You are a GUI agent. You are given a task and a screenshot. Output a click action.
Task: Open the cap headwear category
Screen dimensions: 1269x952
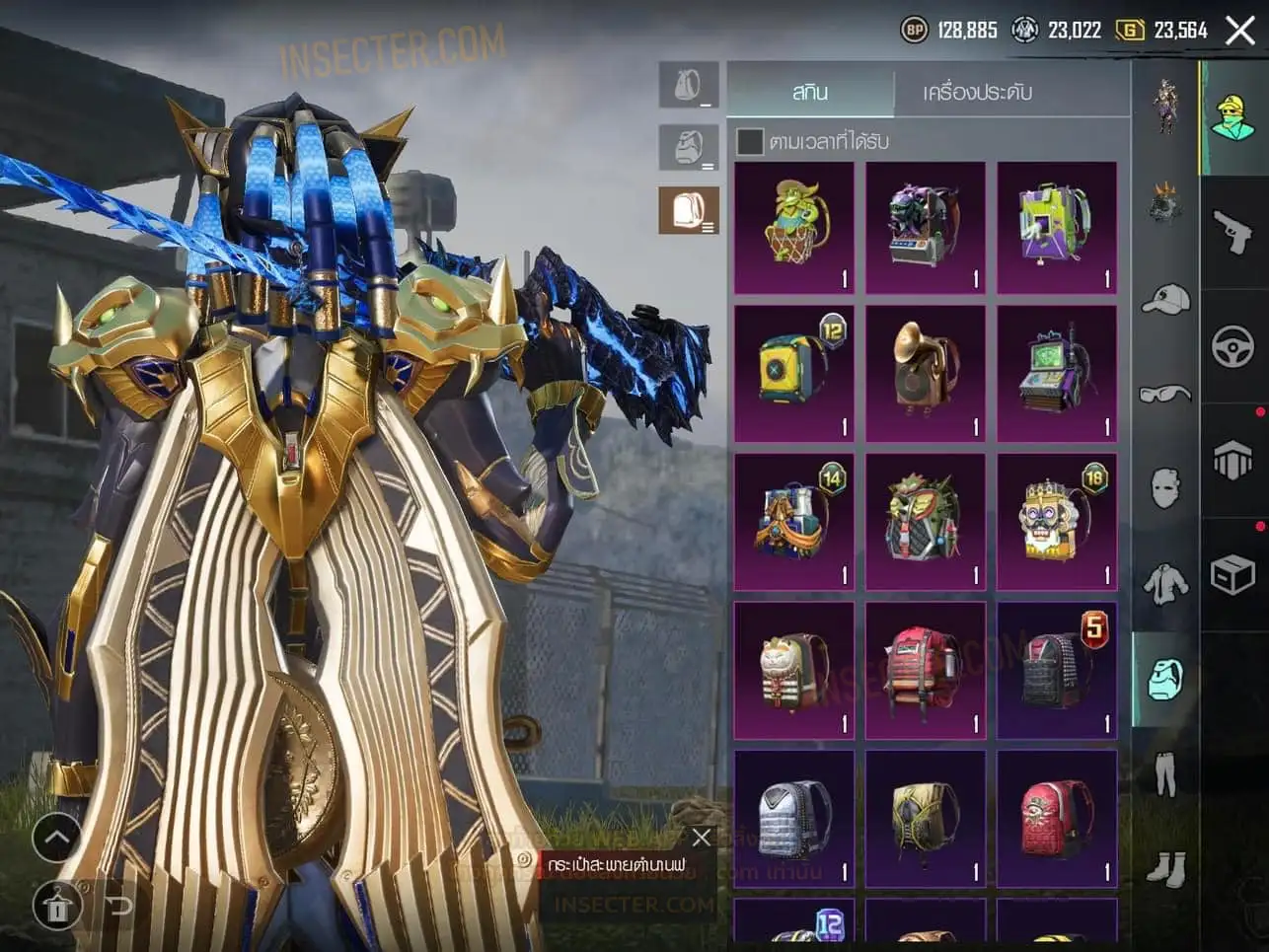(1165, 300)
